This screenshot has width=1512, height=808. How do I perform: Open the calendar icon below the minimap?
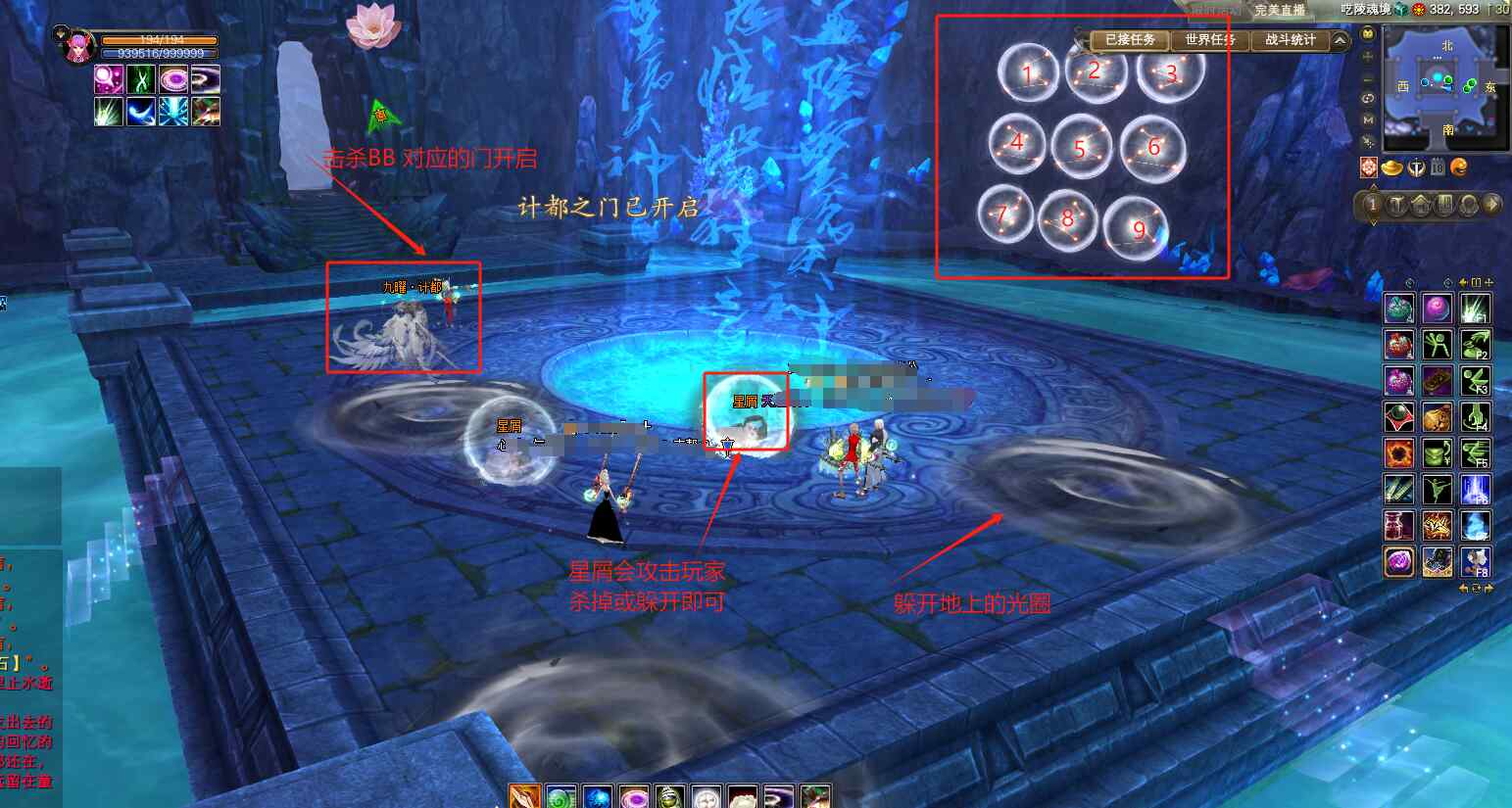tap(1437, 167)
